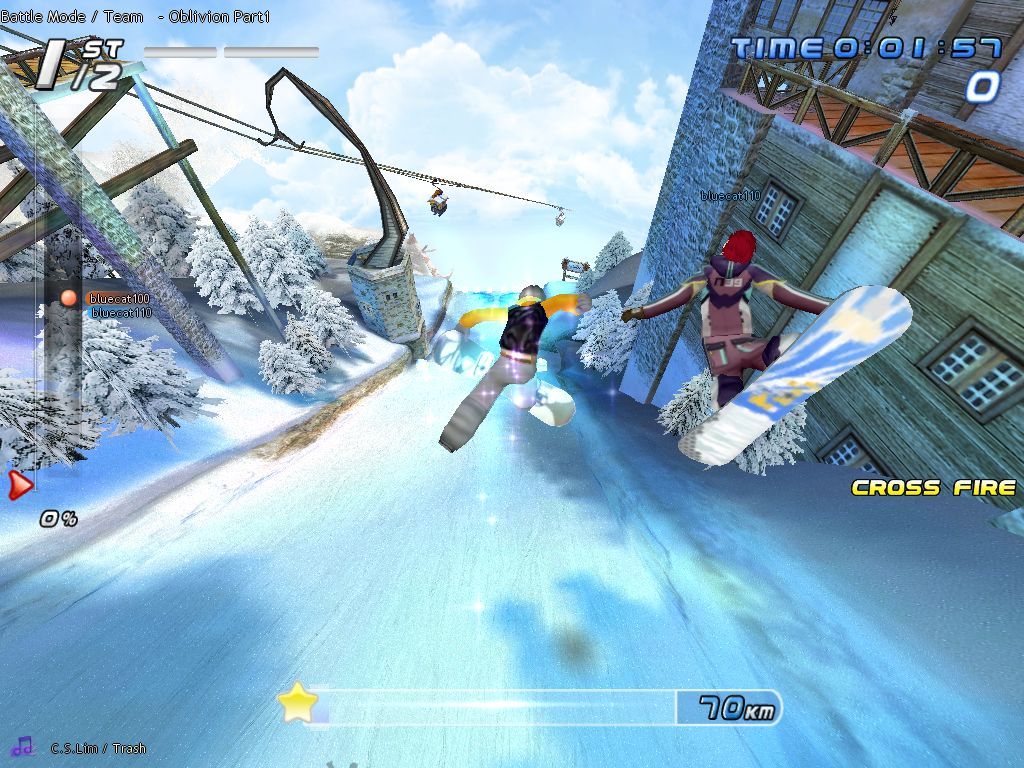Click the red arrow progress marker

coord(20,486)
